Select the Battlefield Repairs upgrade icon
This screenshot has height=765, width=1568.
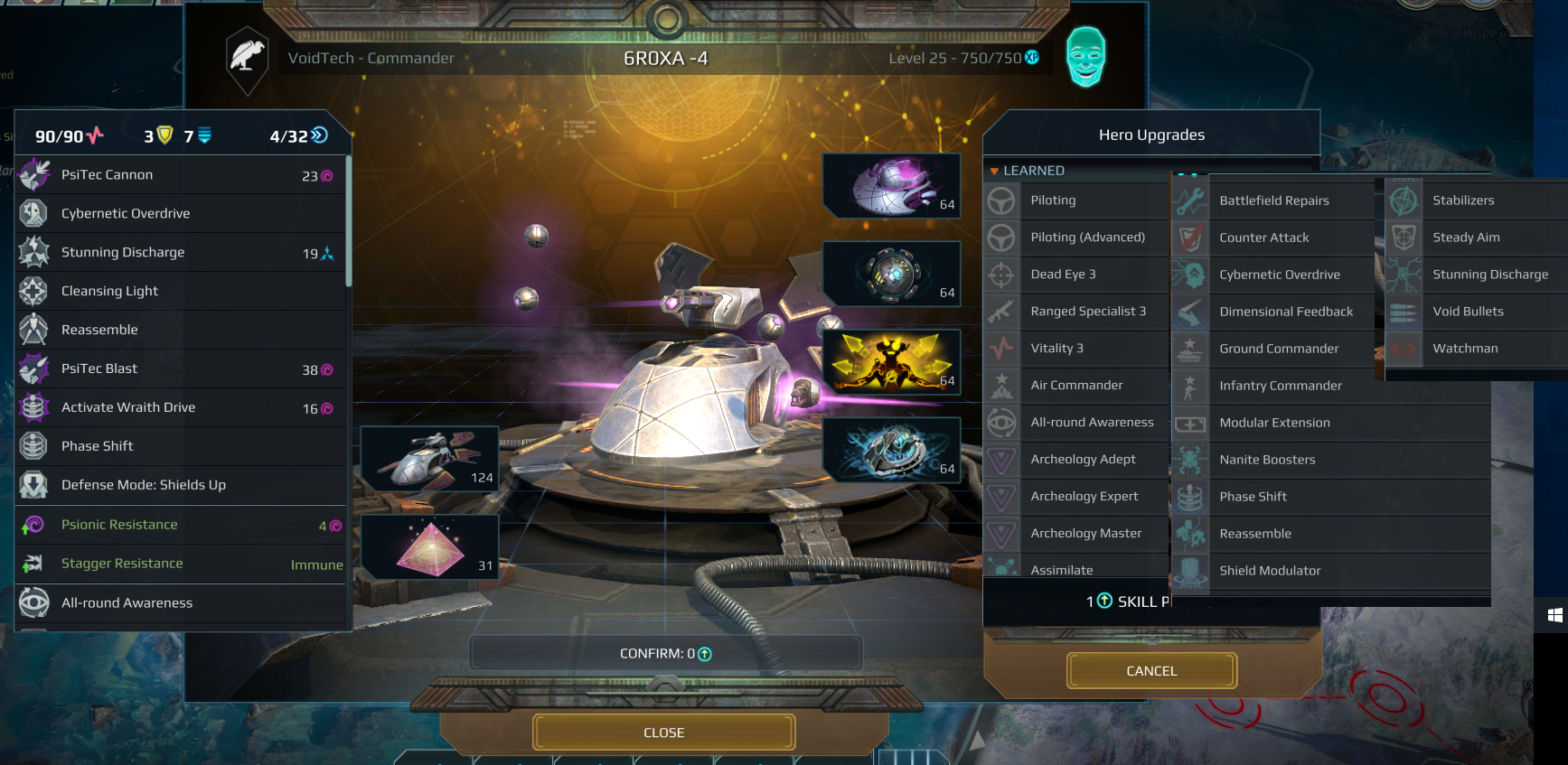pyautogui.click(x=1190, y=200)
